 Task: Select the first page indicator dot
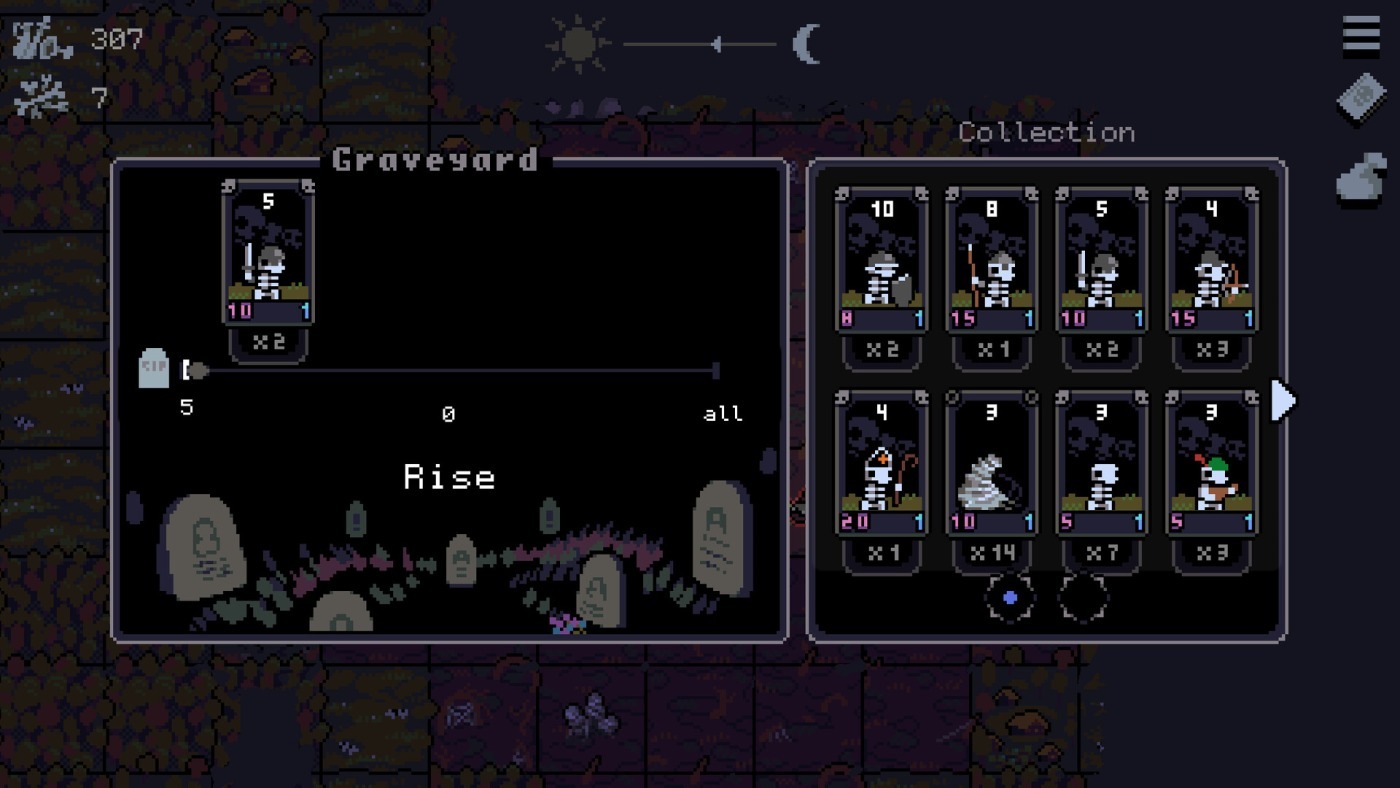coord(1008,597)
